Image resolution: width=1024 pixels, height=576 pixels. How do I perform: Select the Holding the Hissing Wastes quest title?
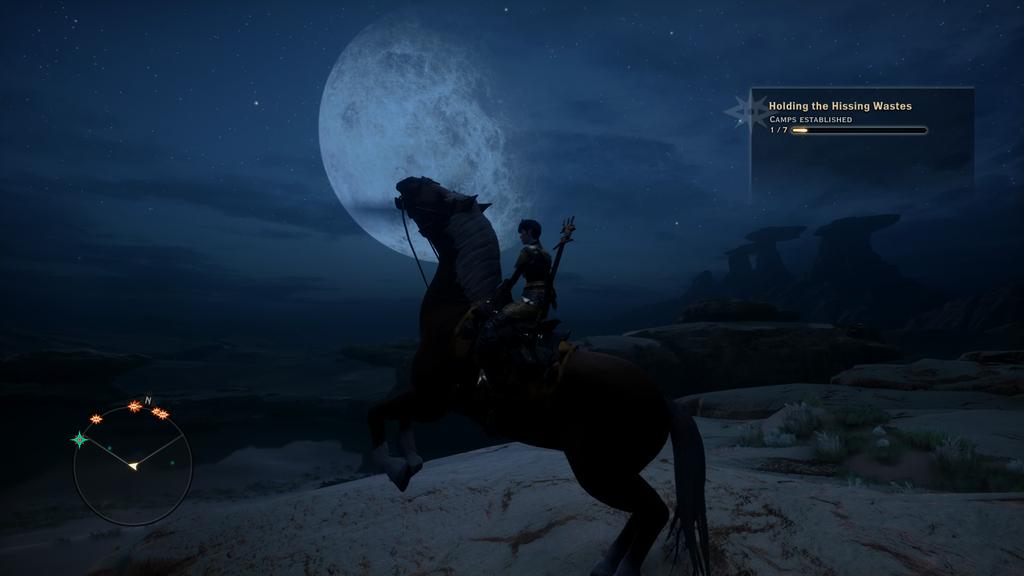840,106
